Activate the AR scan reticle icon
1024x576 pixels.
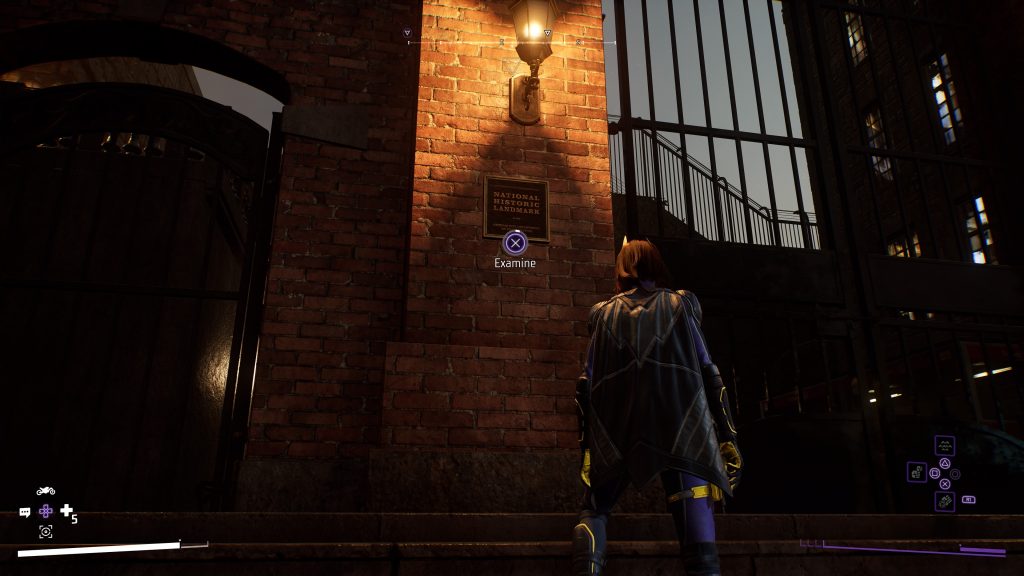tap(45, 532)
